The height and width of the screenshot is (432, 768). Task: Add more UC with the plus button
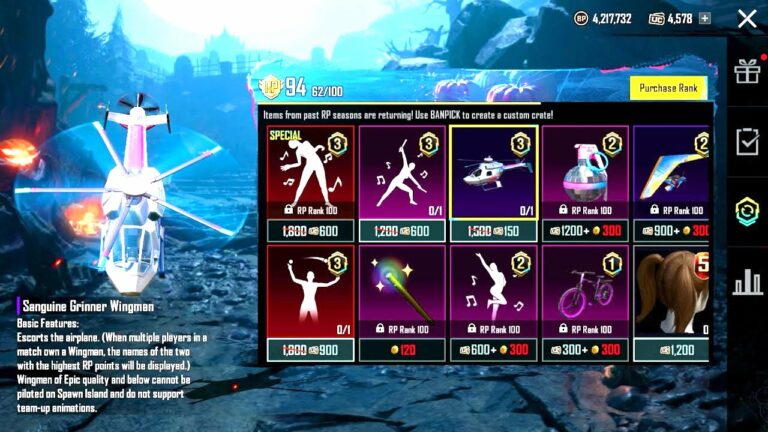click(705, 18)
